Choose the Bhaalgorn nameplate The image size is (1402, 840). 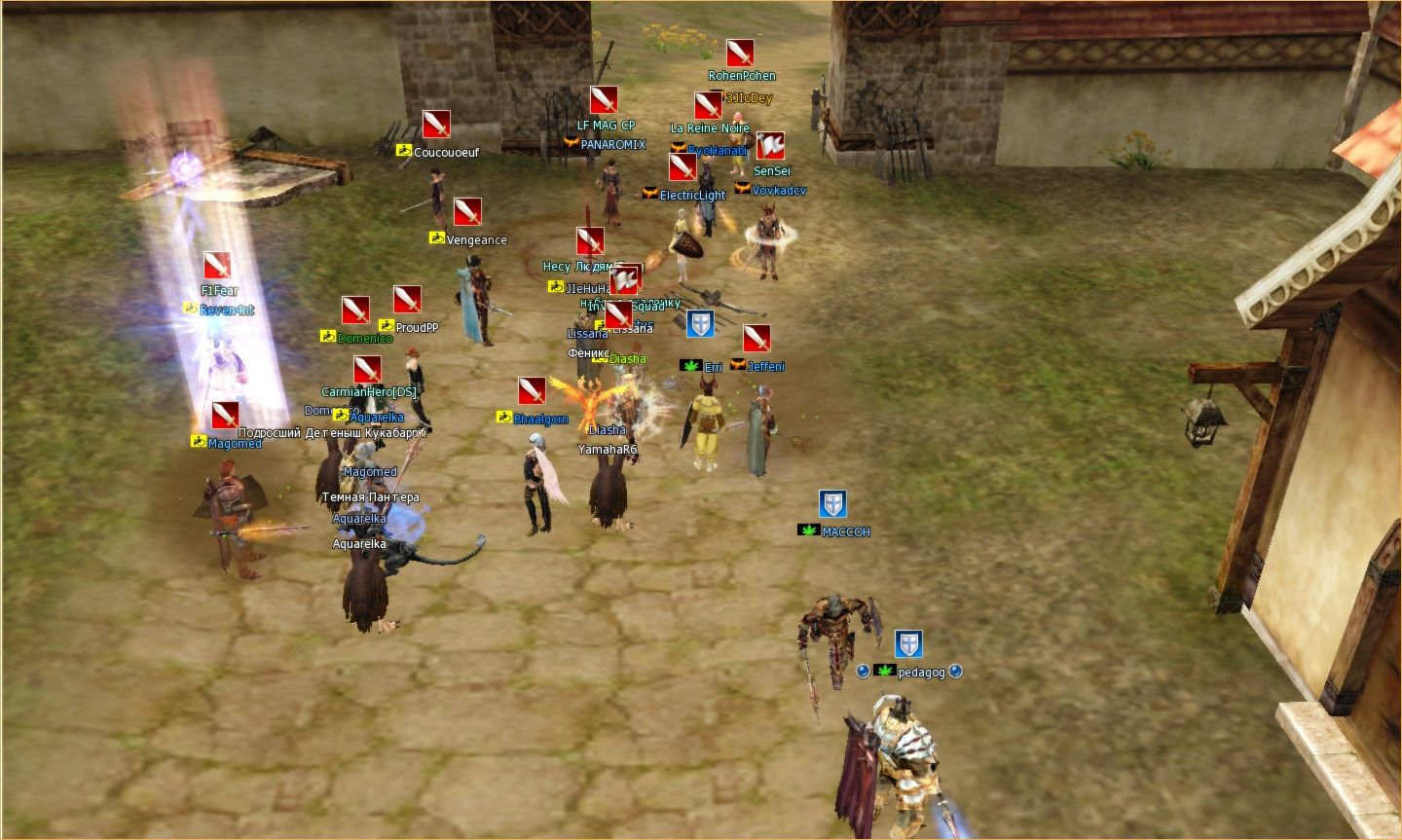540,419
